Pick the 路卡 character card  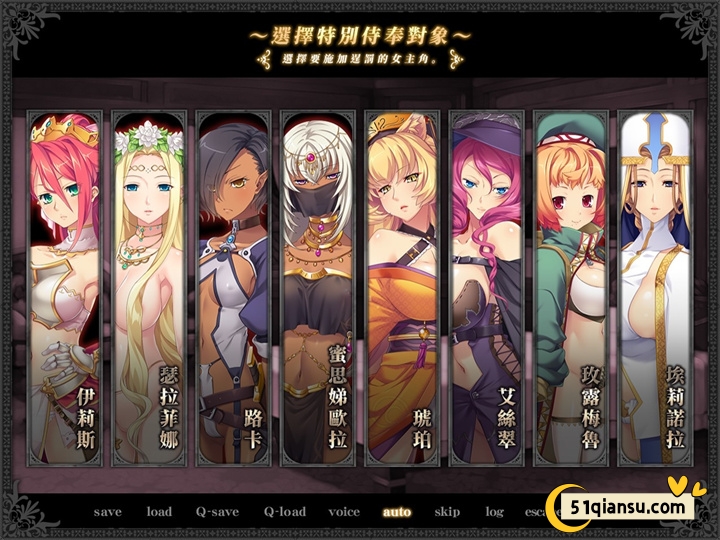pos(233,290)
